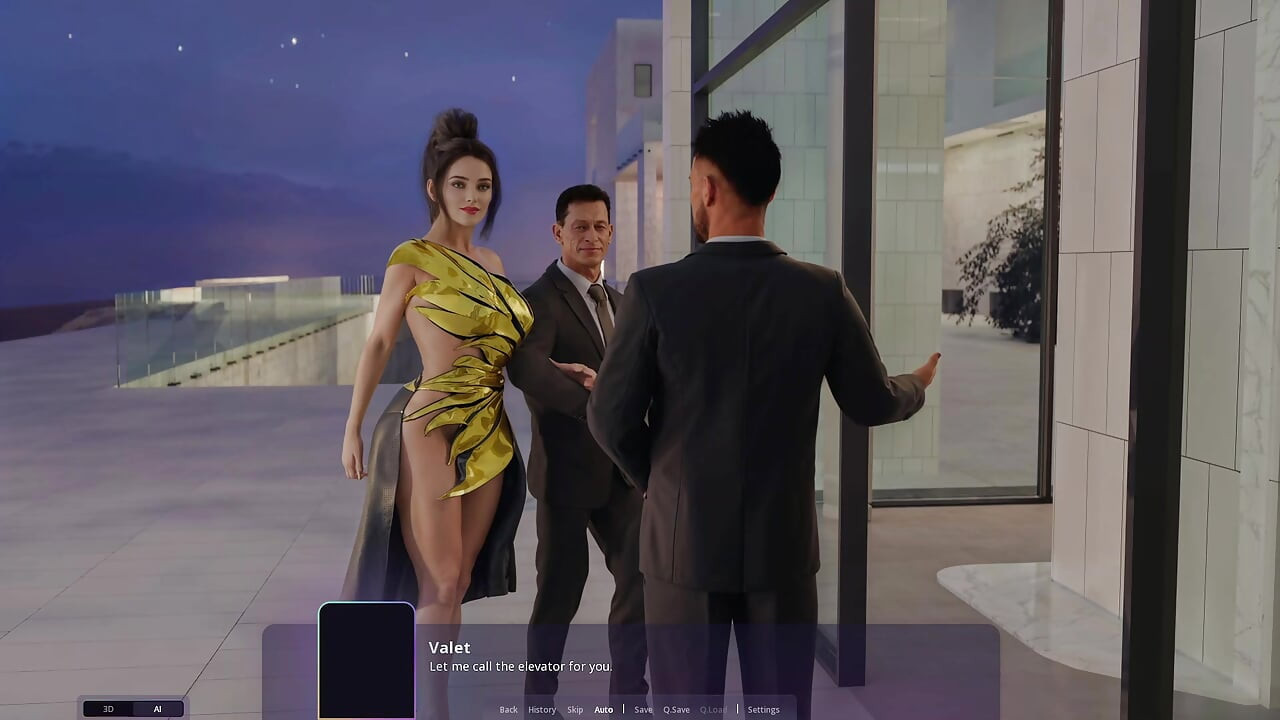The width and height of the screenshot is (1280, 720).
Task: Click the 3D/AI segmented switch
Action: pos(132,708)
